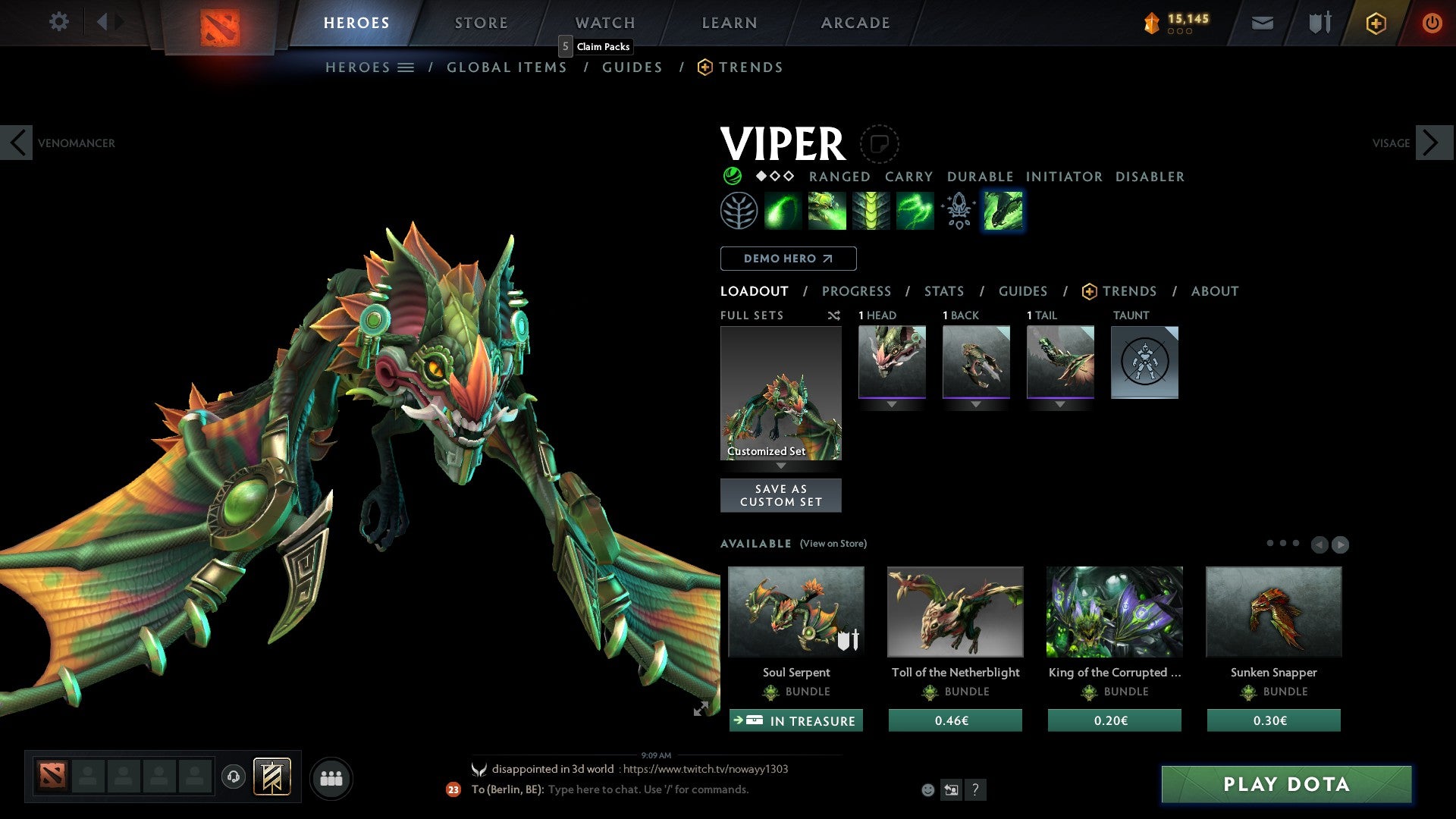Viewport: 1456px width, 819px height.
Task: Click the View on Store link
Action: pos(832,544)
